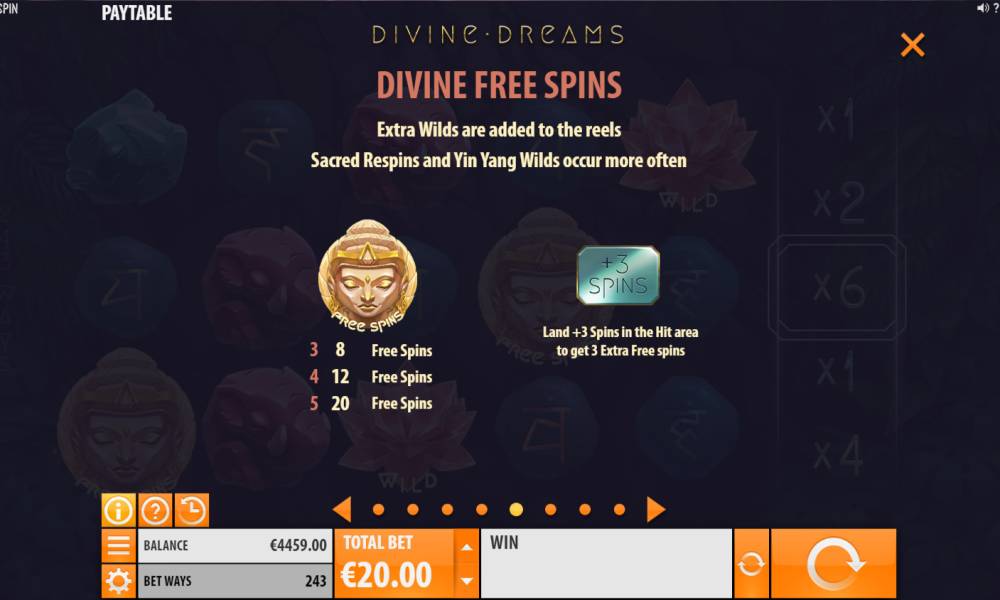Jump to the first paytable page dot
This screenshot has height=600, width=1000.
click(x=378, y=510)
